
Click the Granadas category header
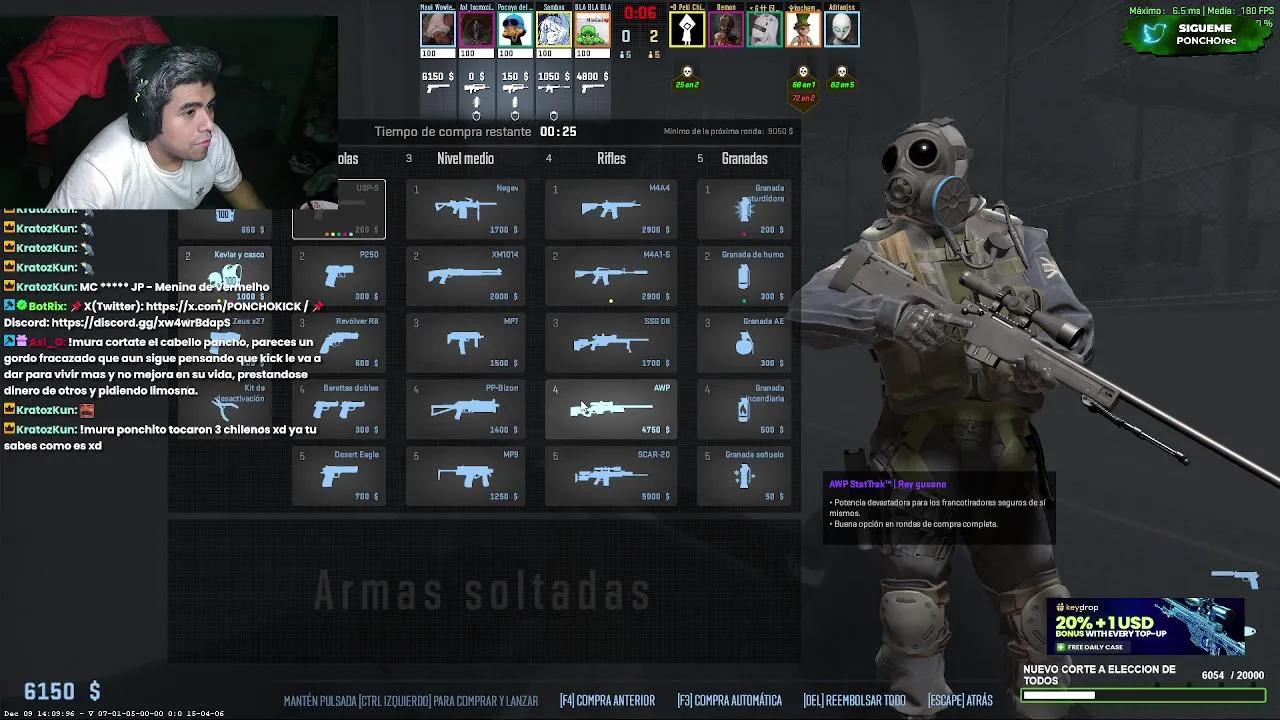(x=745, y=158)
